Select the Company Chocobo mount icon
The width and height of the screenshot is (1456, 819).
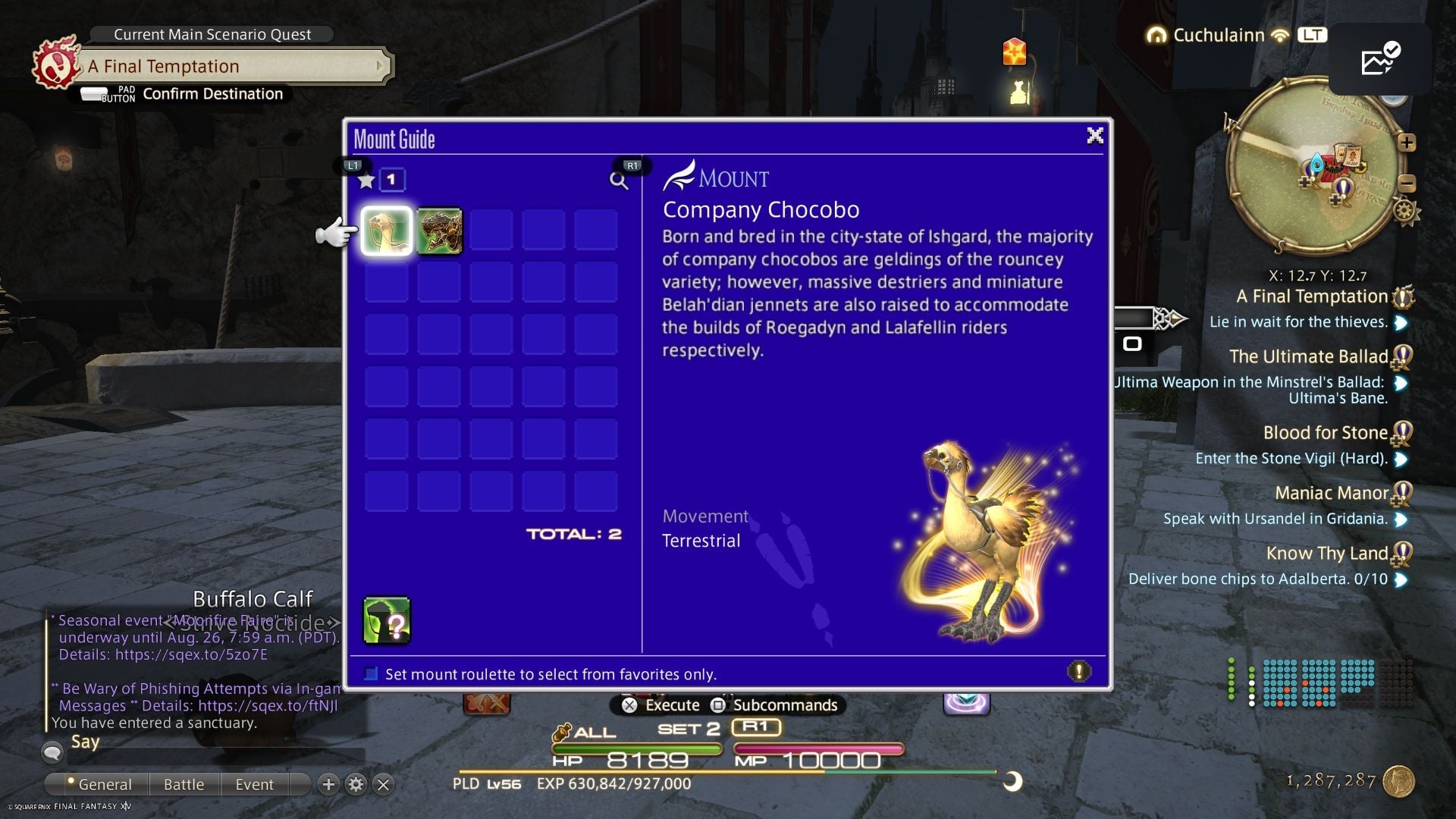coord(386,231)
